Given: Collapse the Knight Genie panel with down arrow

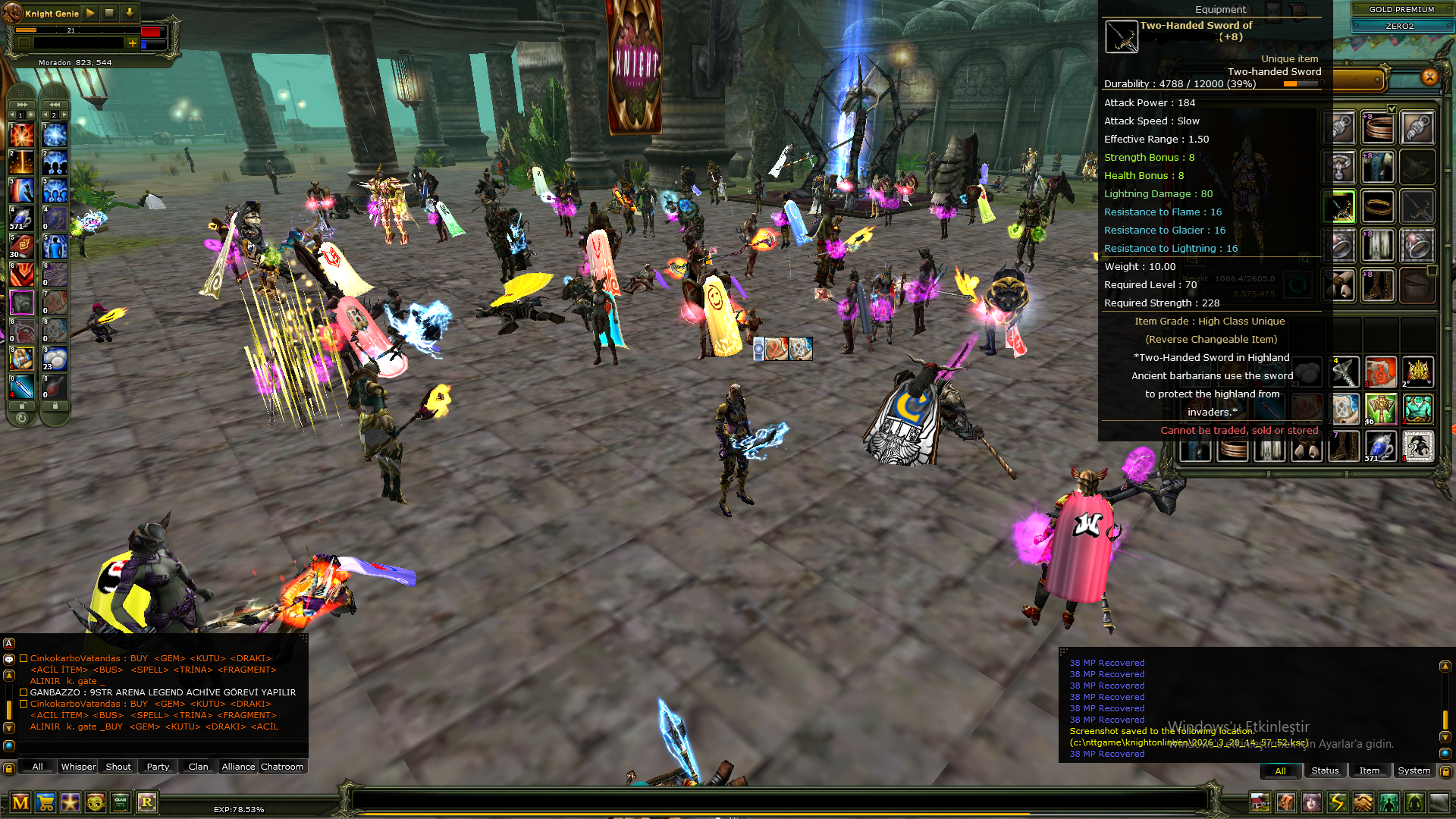Looking at the screenshot, I should pyautogui.click(x=129, y=14).
